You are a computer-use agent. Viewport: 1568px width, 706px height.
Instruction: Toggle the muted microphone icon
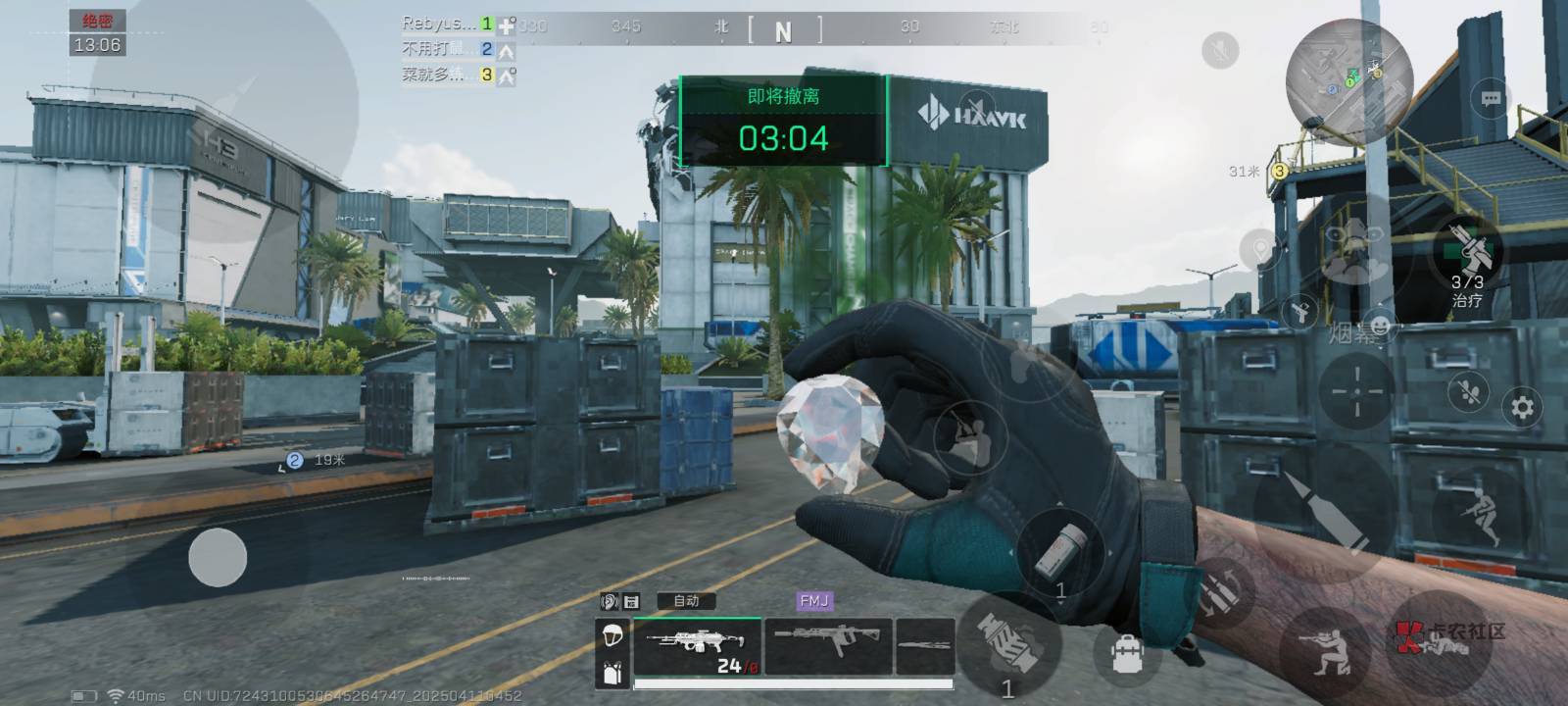[x=1220, y=50]
